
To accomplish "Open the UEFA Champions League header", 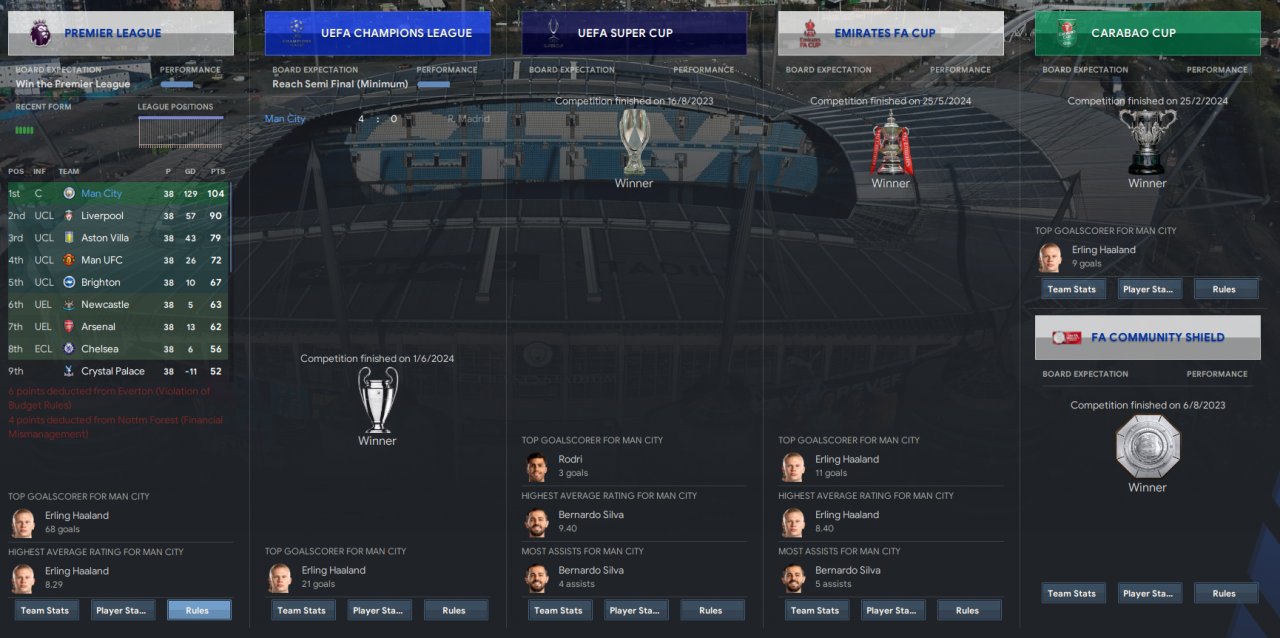I will pos(378,33).
